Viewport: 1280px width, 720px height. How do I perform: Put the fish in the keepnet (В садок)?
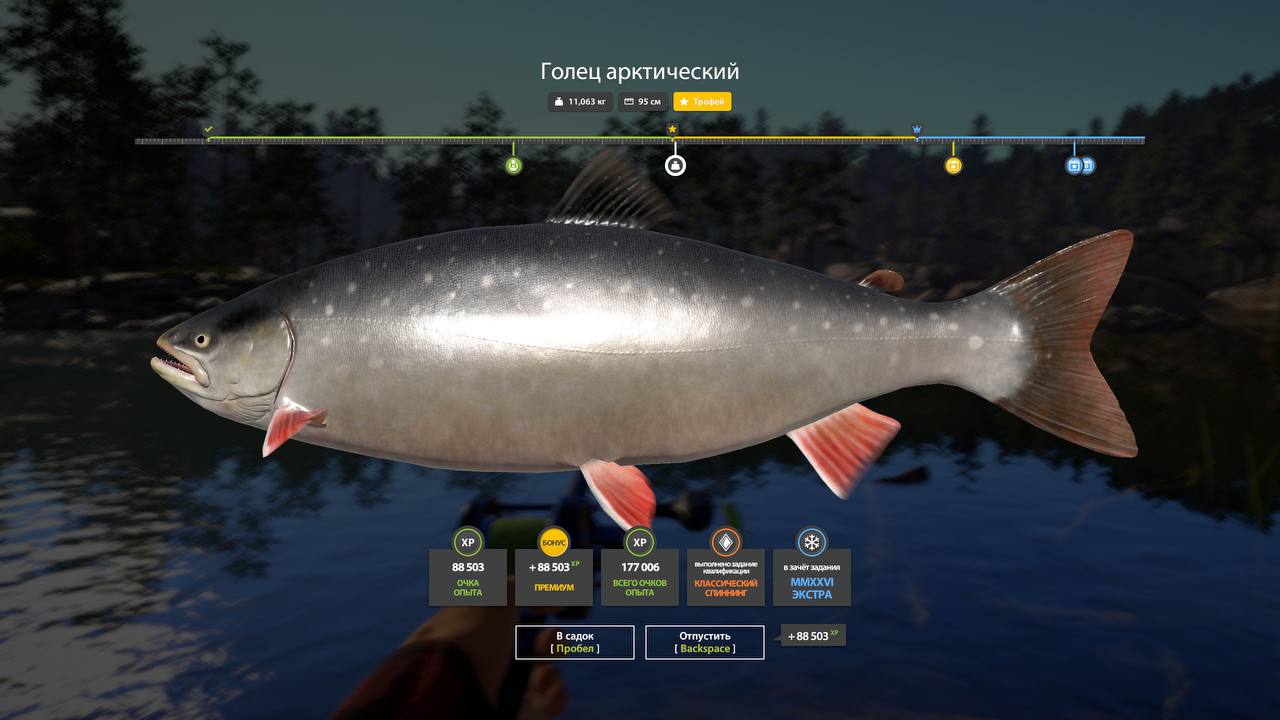click(575, 642)
